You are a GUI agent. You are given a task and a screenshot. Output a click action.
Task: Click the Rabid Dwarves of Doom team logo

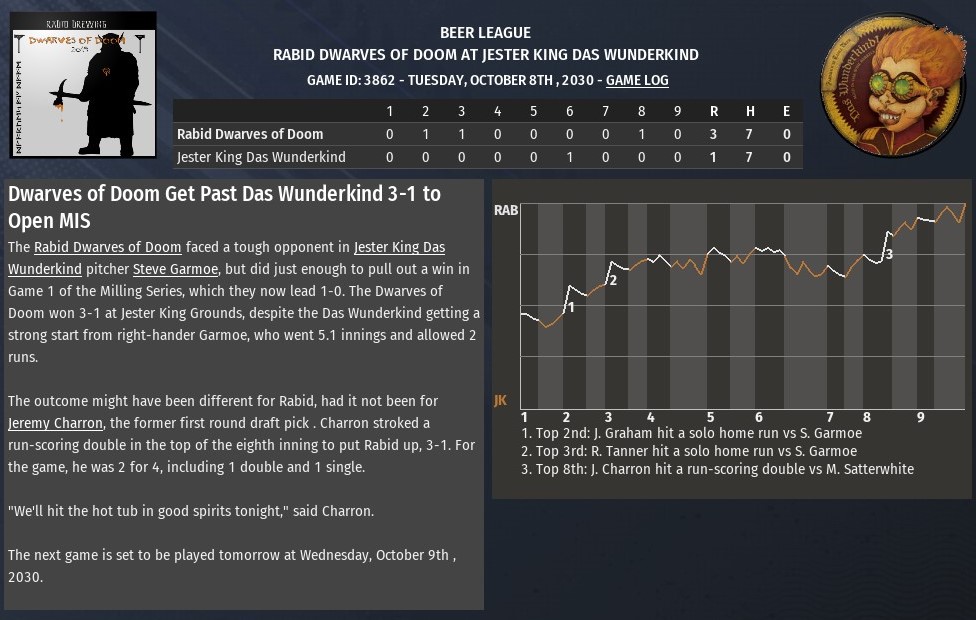tap(84, 85)
